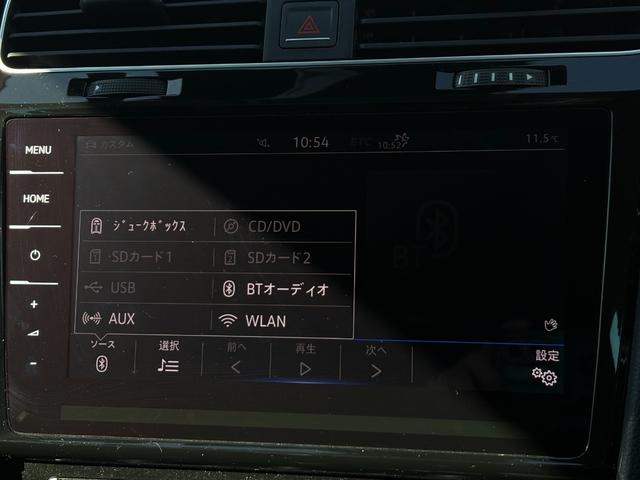Switch to BTオーディオ source
The image size is (640, 480).
[x=284, y=289]
